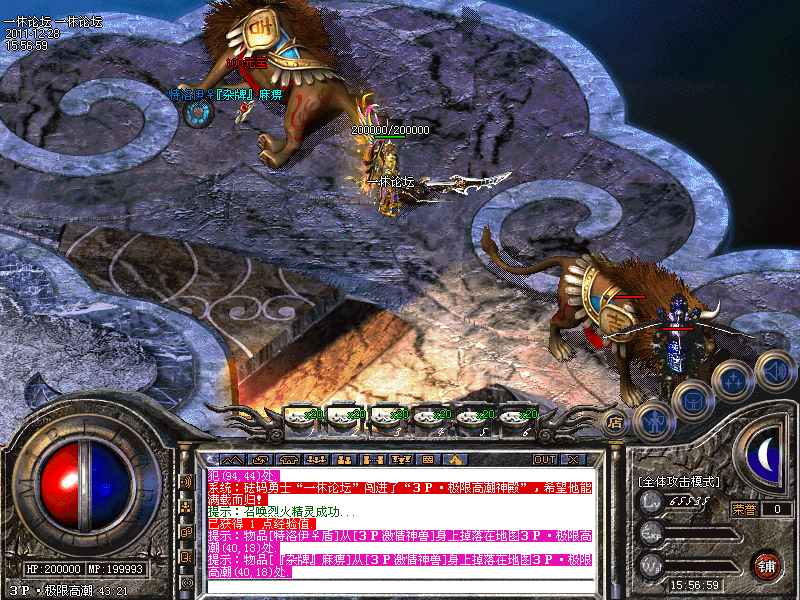The height and width of the screenshot is (600, 800).
Task: Open the 店 shop button
Action: coord(616,423)
